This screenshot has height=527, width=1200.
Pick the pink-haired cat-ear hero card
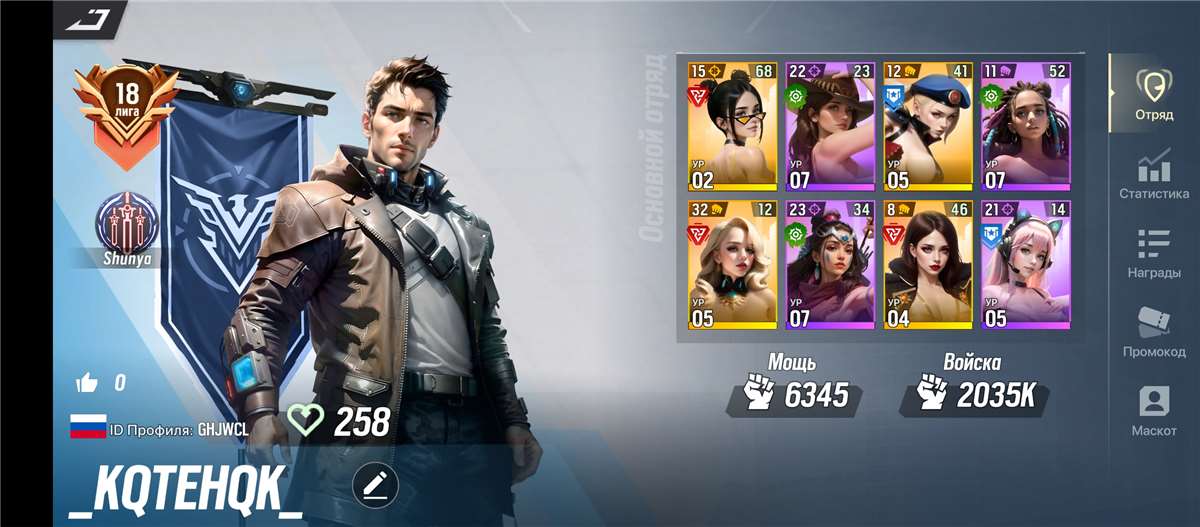tap(1025, 264)
